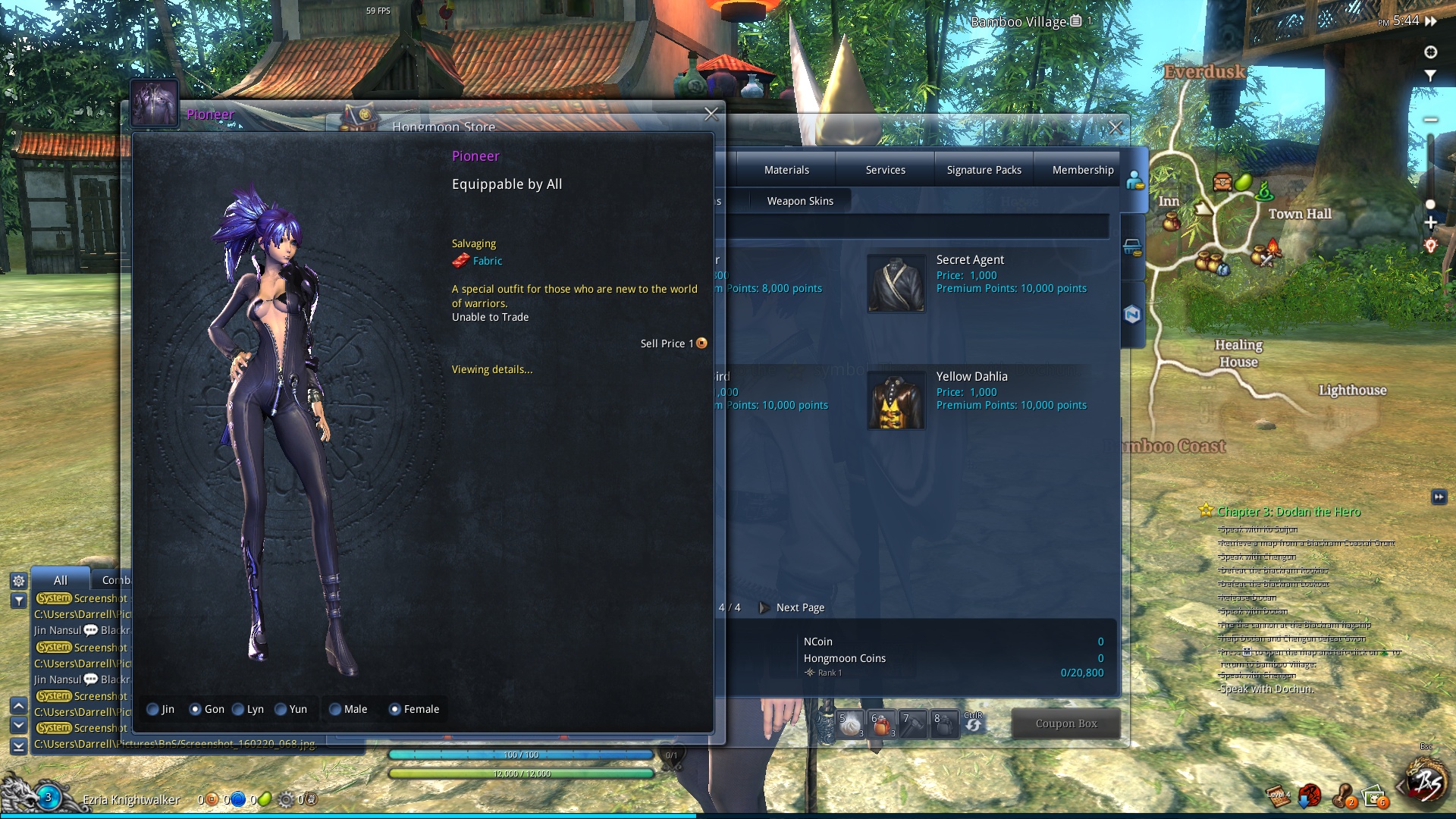Close the Hongmoon Store window
The image size is (1456, 819).
(1115, 128)
